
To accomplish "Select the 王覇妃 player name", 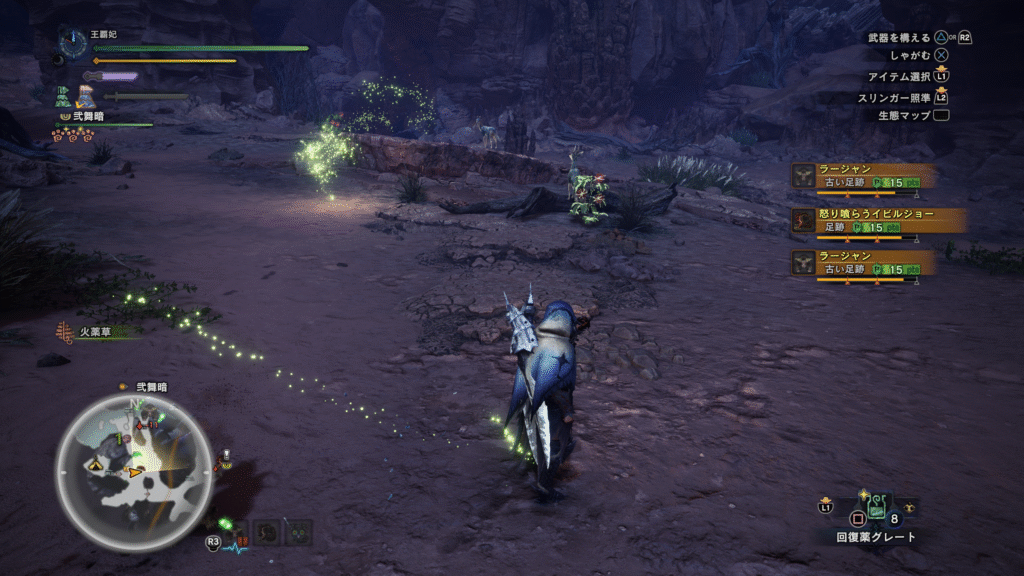I will tap(104, 34).
